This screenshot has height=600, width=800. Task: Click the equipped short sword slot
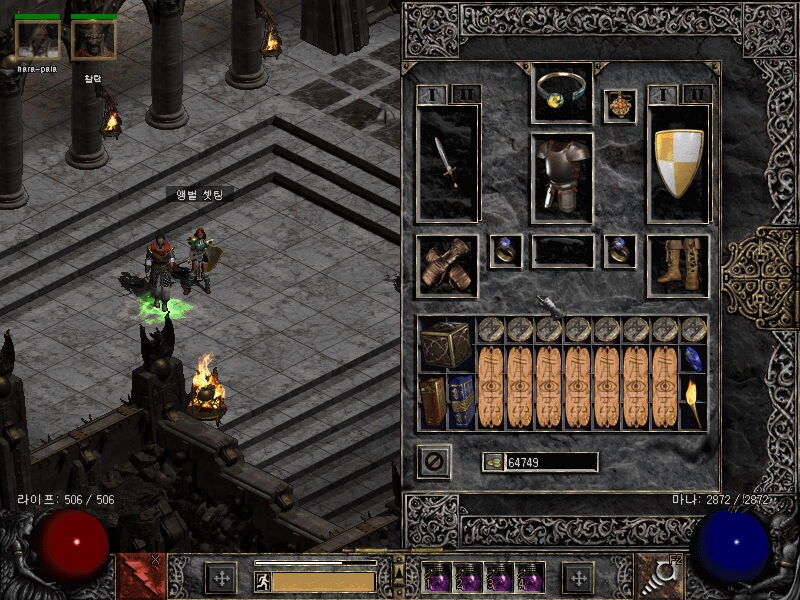447,162
